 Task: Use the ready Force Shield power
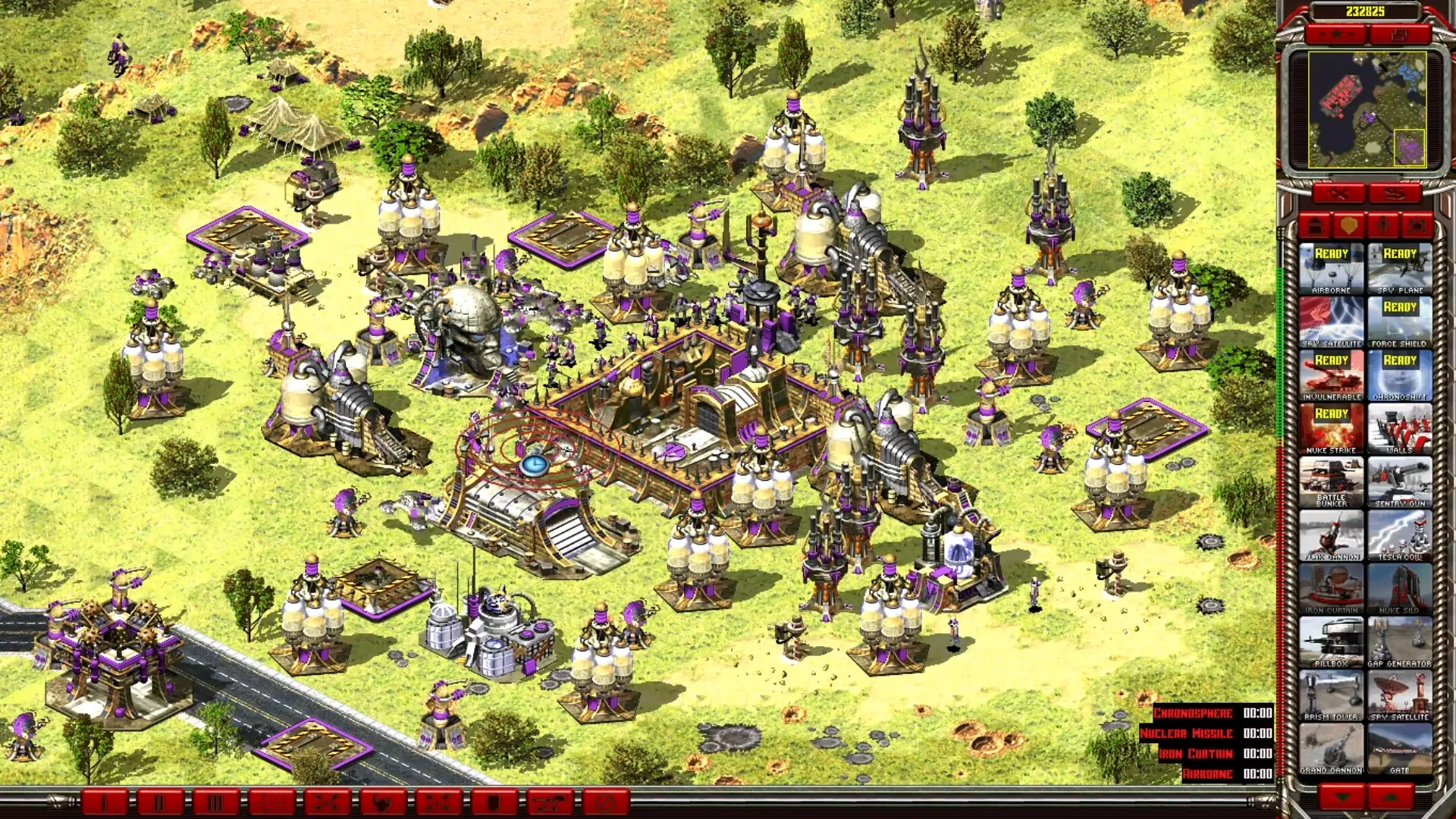coord(1399,322)
